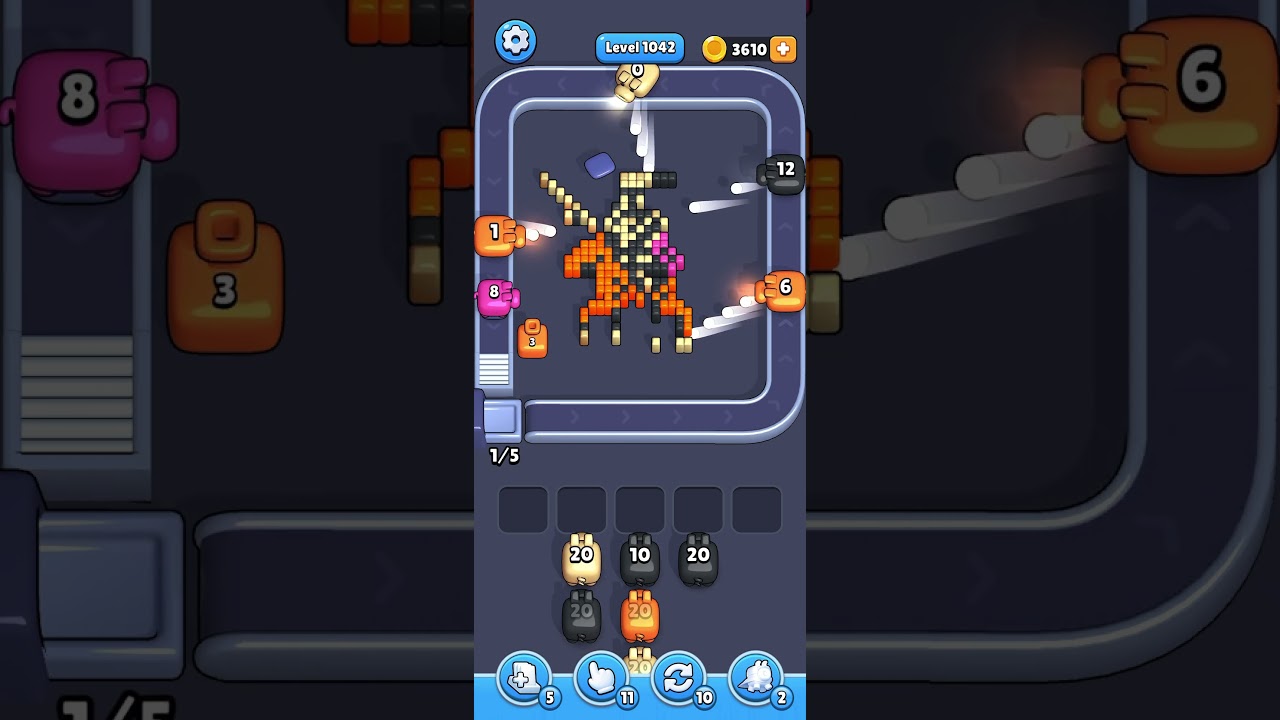This screenshot has height=720, width=1280.
Task: Click the orange fist labeled 1
Action: 494,231
